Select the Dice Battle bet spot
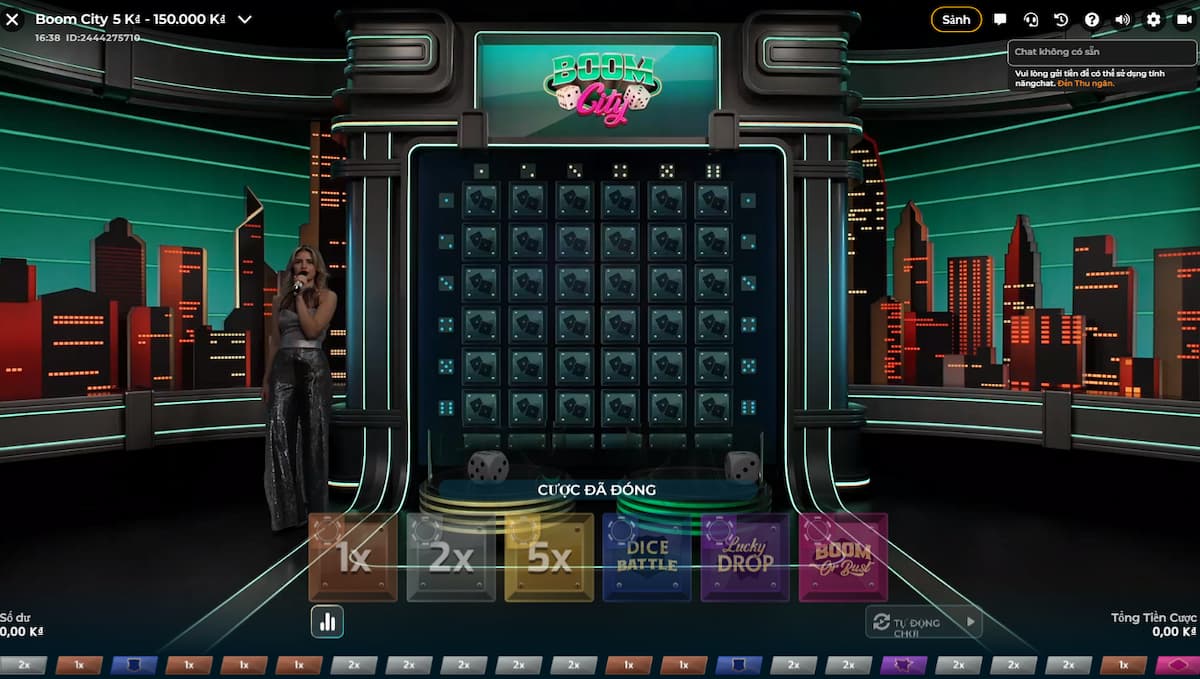 point(647,558)
